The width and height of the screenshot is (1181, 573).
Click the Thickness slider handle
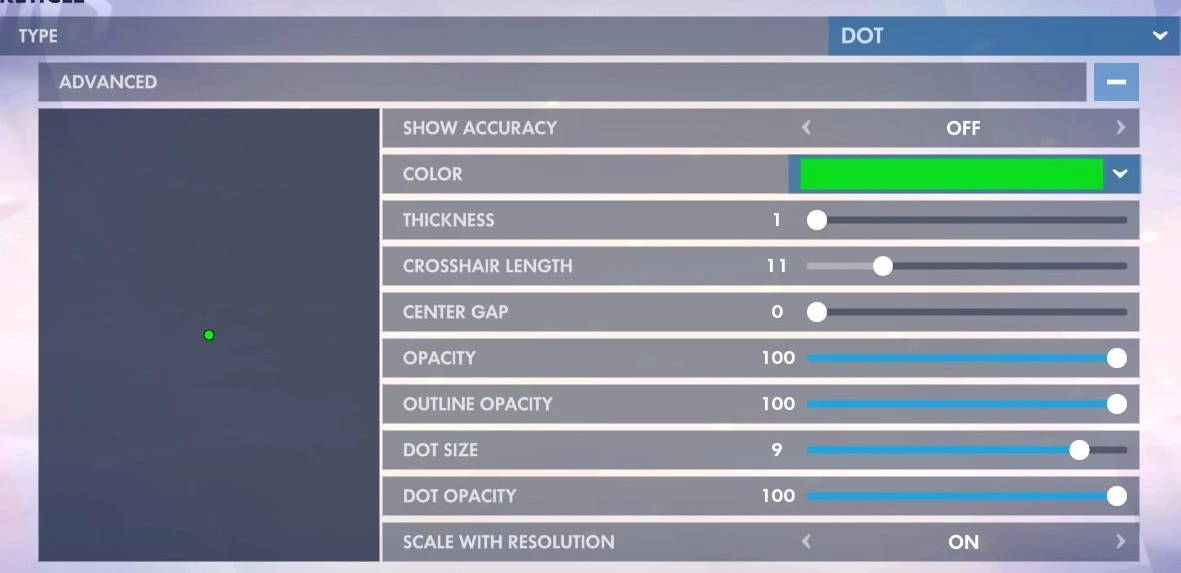coord(817,220)
